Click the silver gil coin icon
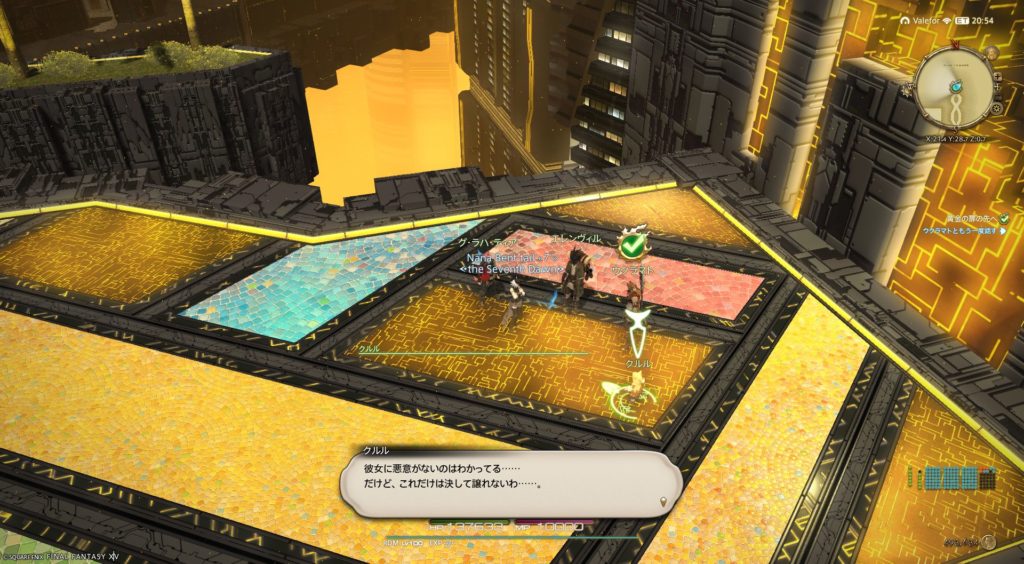Image resolution: width=1024 pixels, height=564 pixels. click(x=989, y=542)
